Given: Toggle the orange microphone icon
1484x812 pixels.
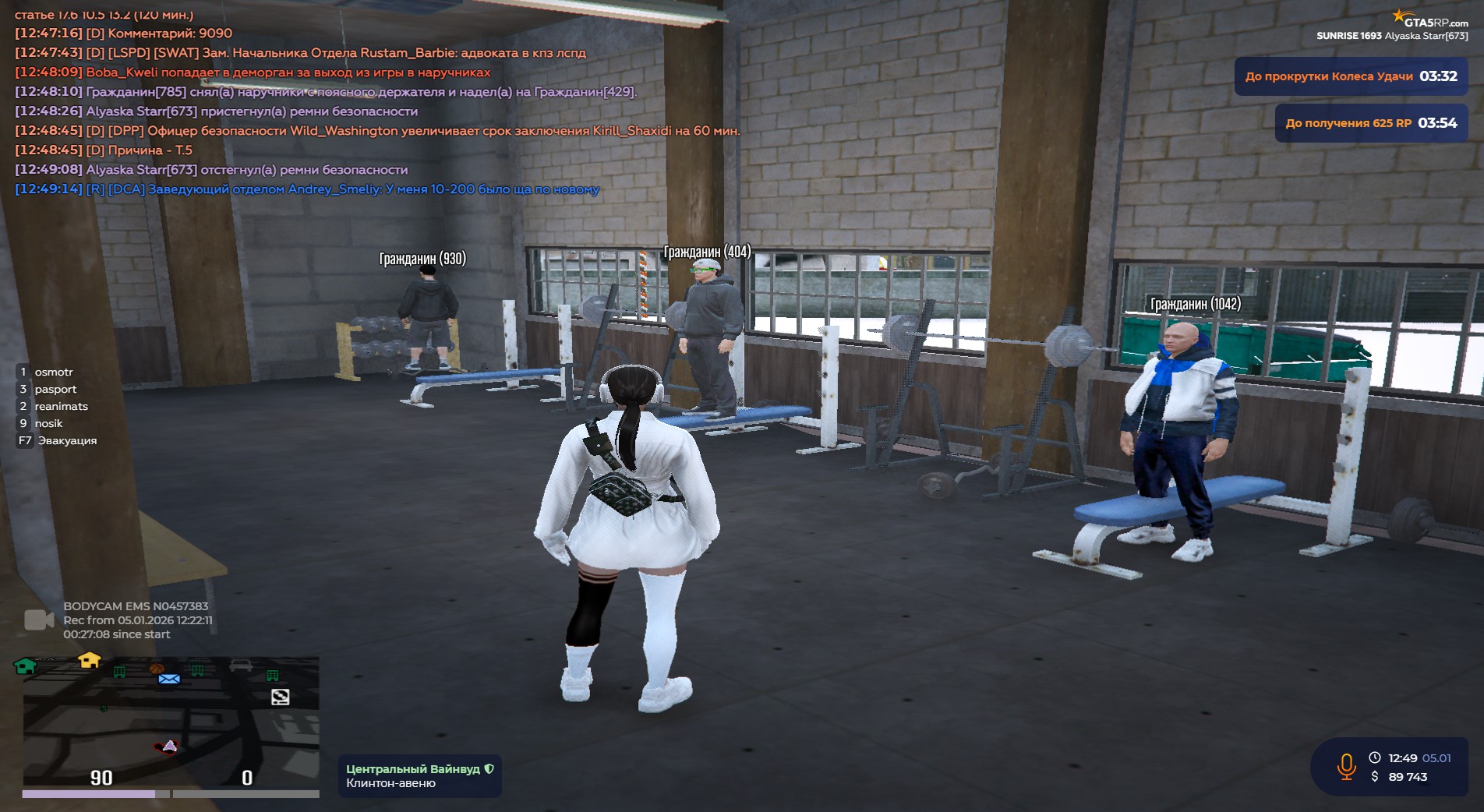Looking at the screenshot, I should tap(1346, 766).
